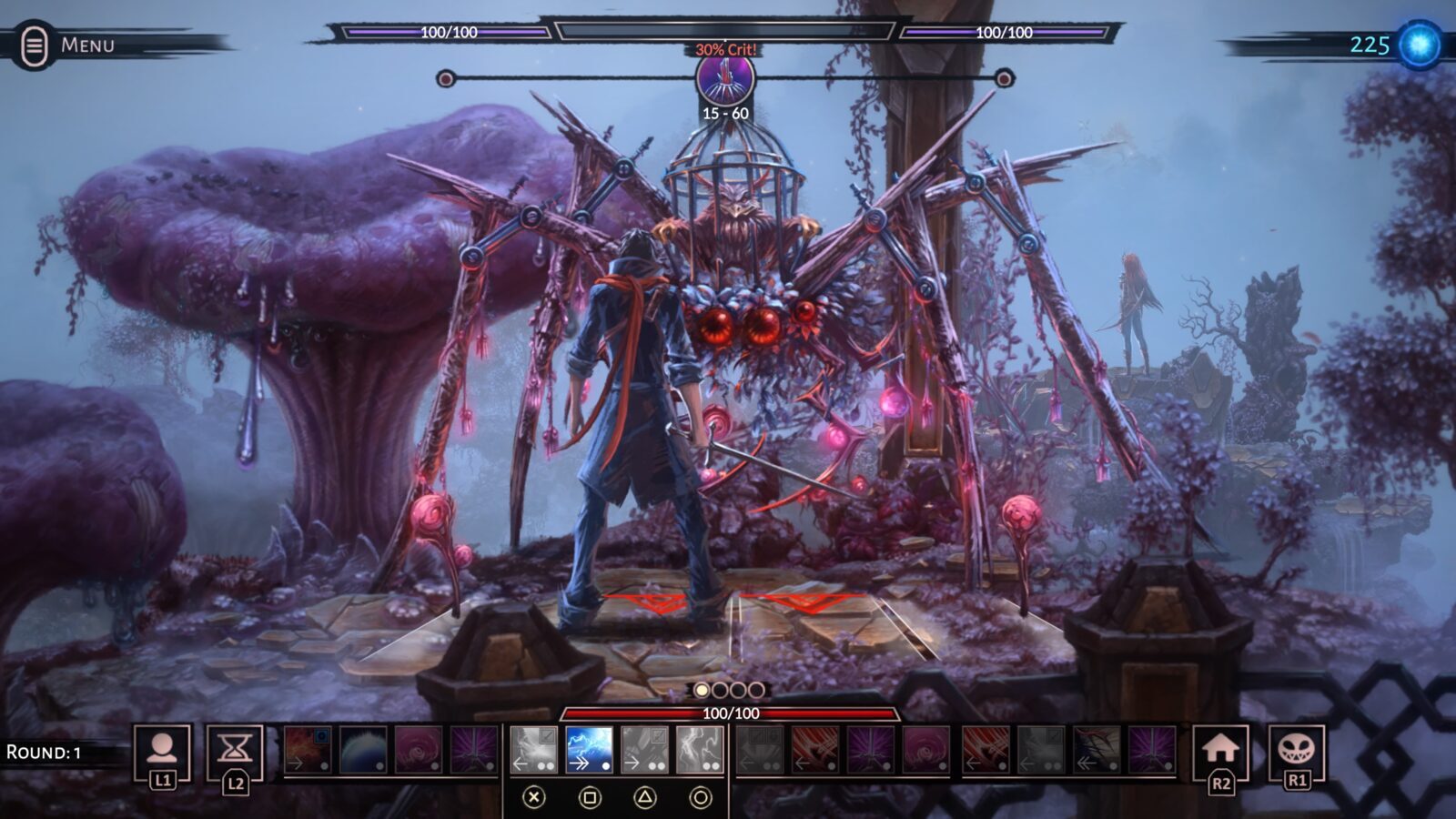Viewport: 1456px width, 819px height.
Task: Select the glowing blue lightning dash card
Action: pos(589,750)
